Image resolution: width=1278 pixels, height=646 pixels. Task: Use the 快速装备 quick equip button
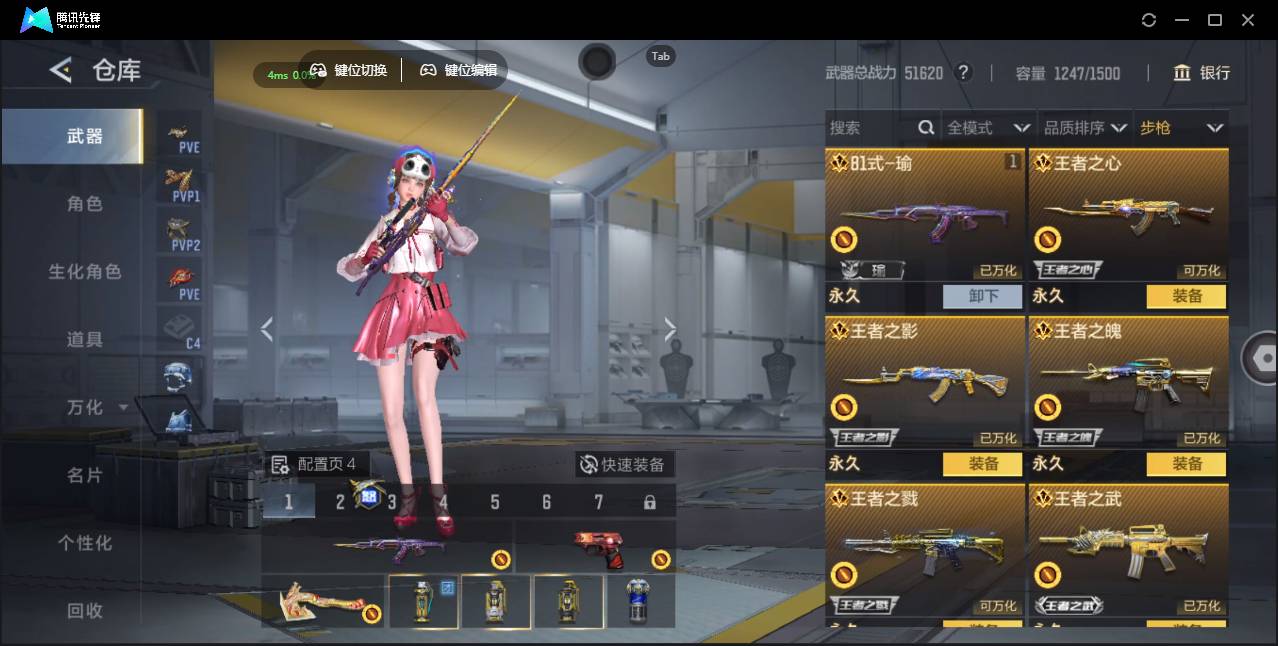coord(624,465)
